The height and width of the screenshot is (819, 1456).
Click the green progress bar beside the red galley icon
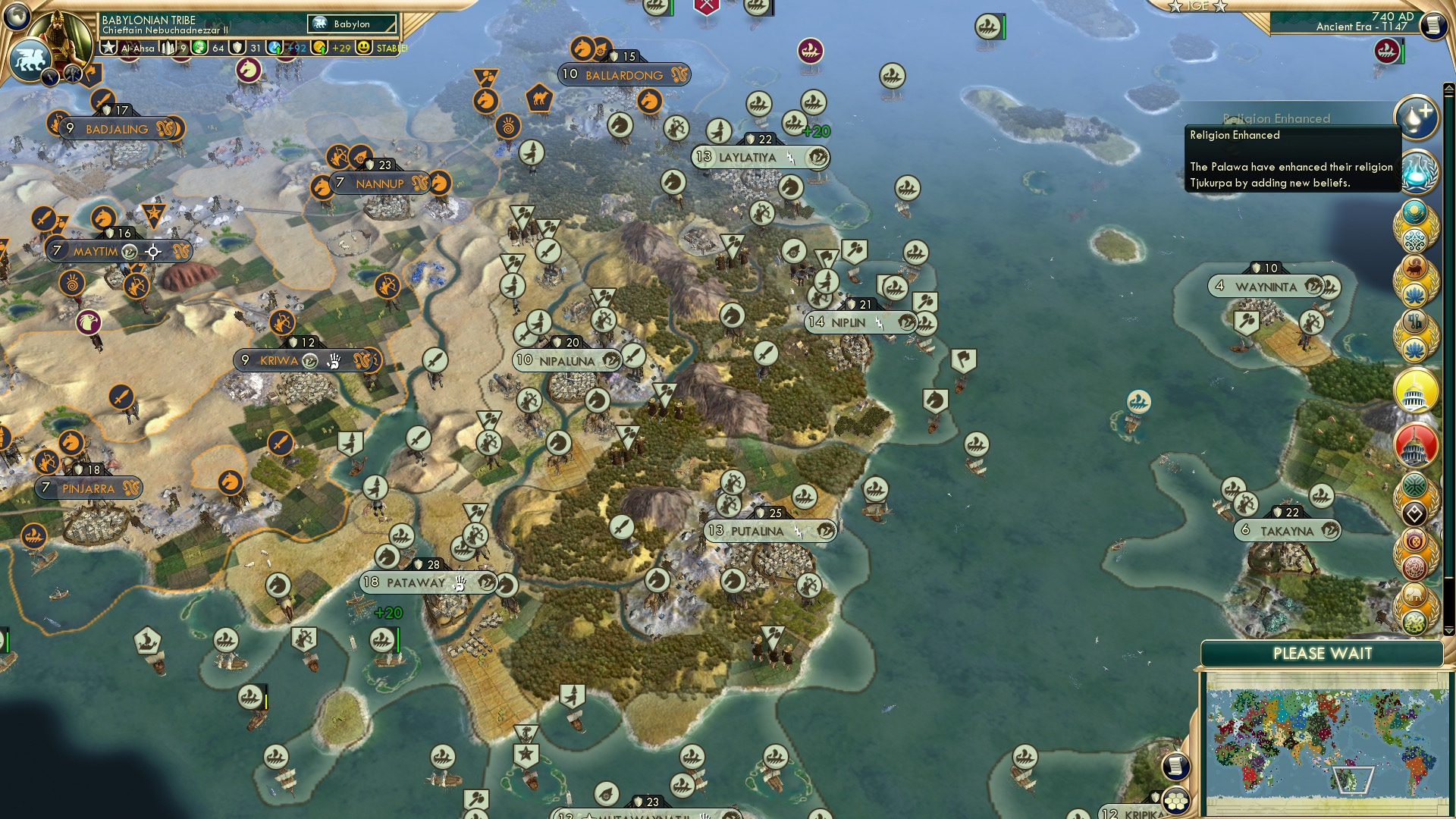click(1403, 53)
